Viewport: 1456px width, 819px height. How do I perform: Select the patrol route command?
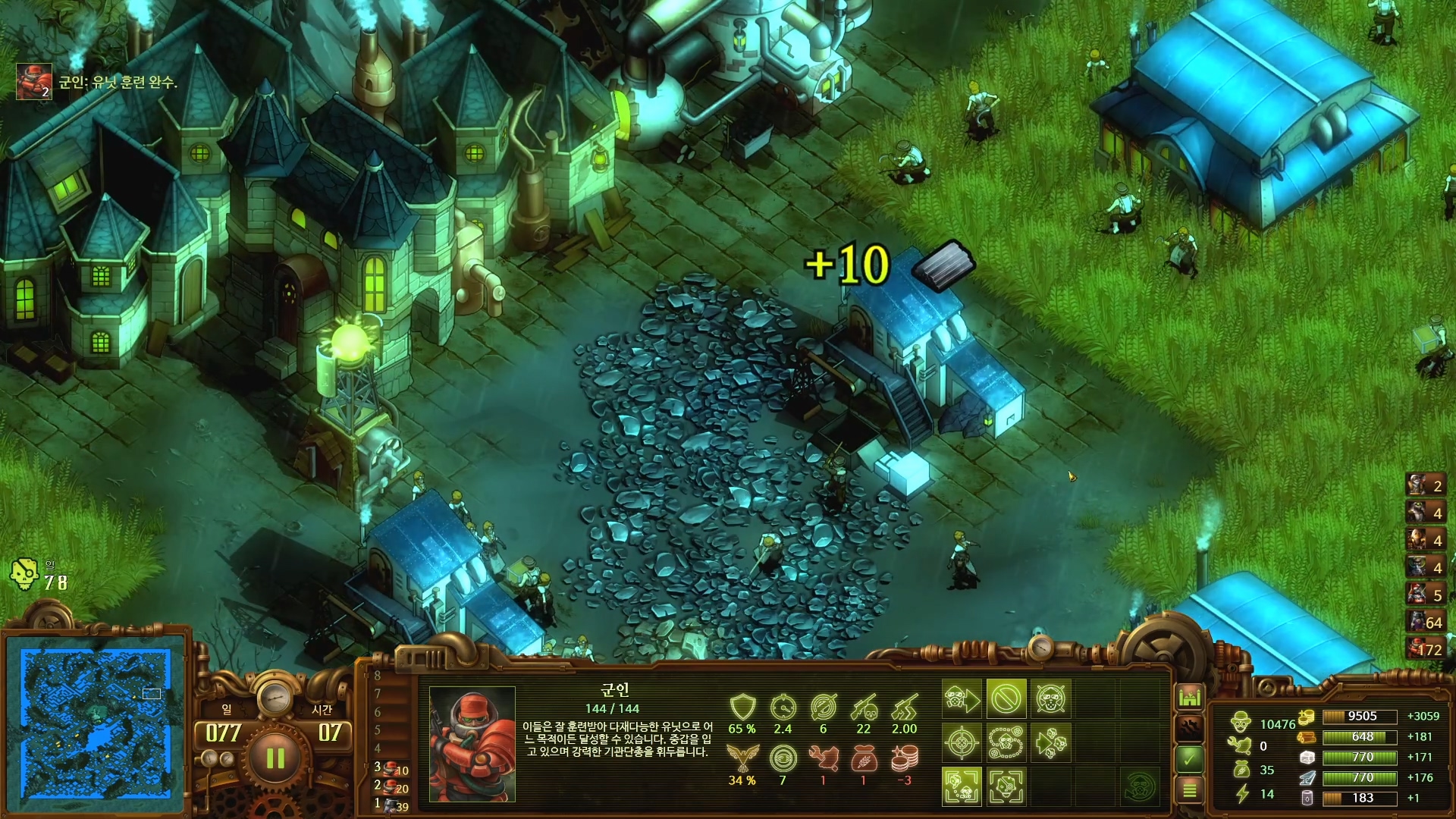click(x=1006, y=742)
